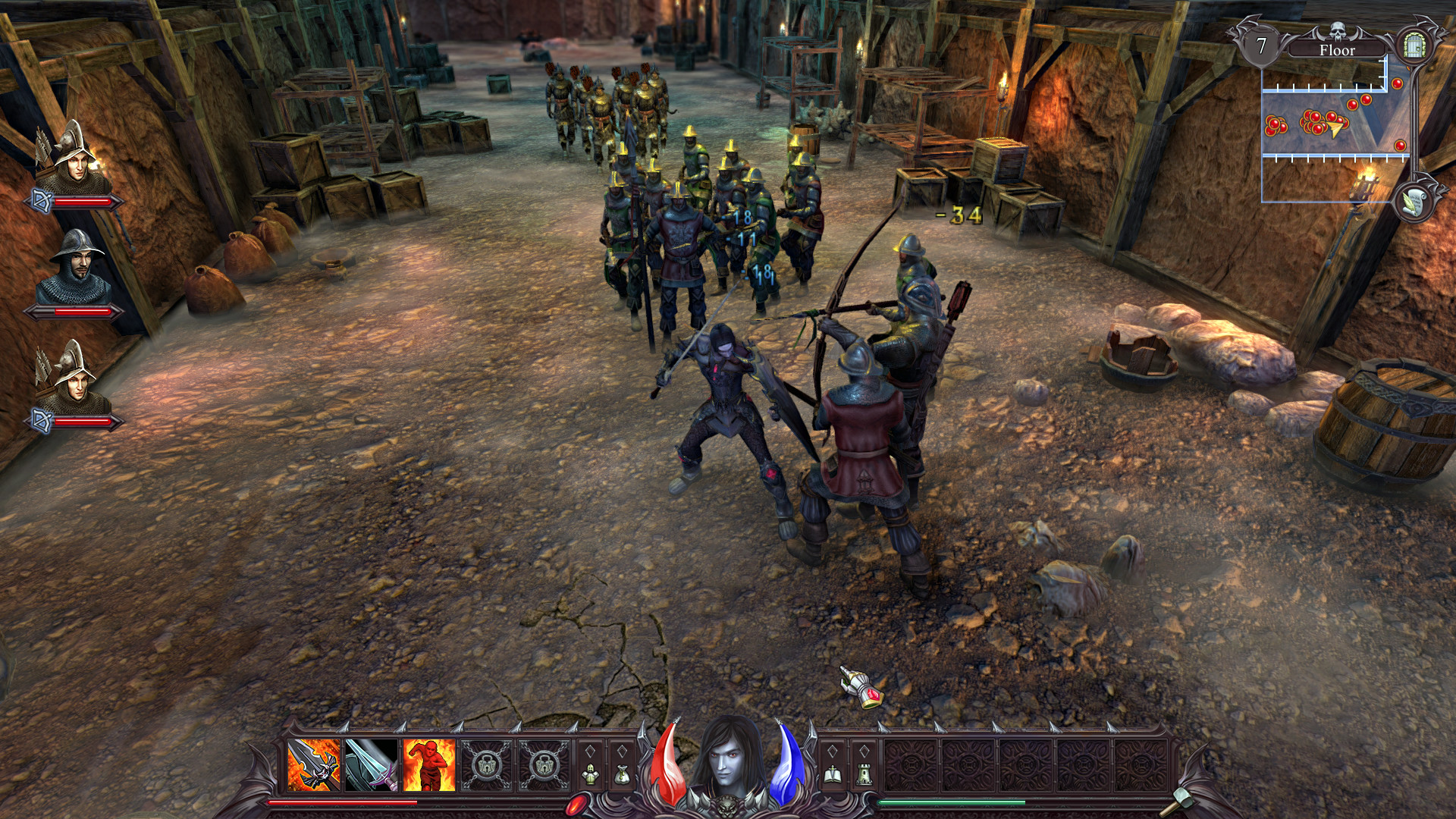
Task: Toggle the blue horn beside the character portrait
Action: tap(786, 767)
